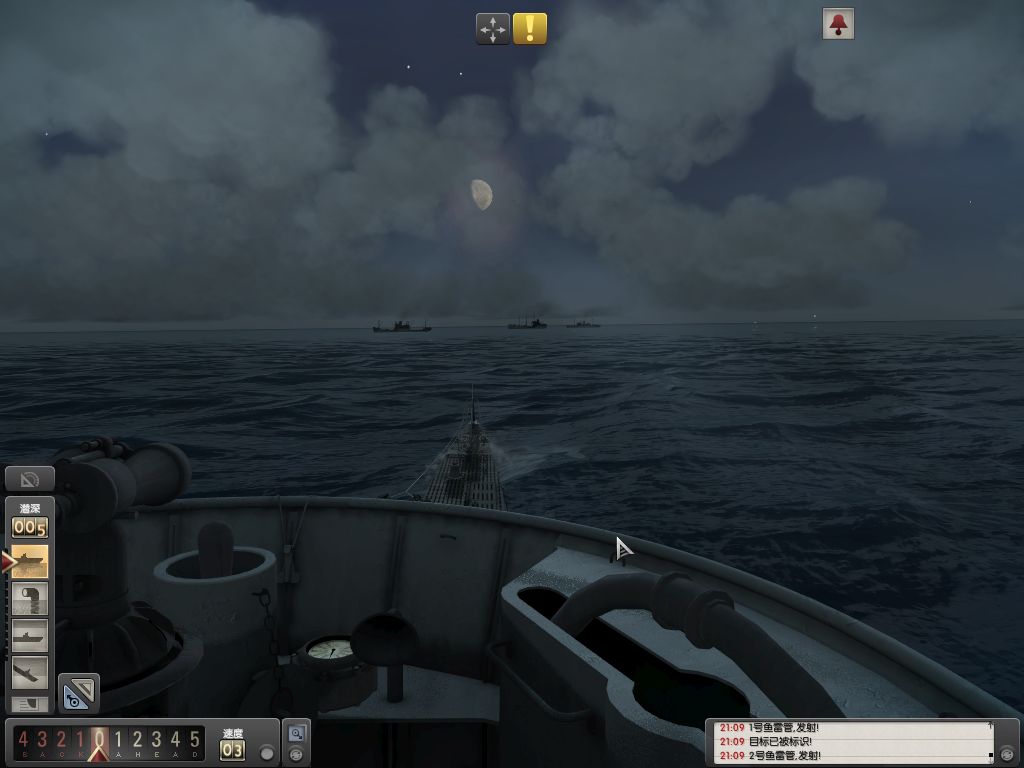The width and height of the screenshot is (1024, 768).
Task: Click the round icon below the blue magnifier
Action: tap(296, 755)
